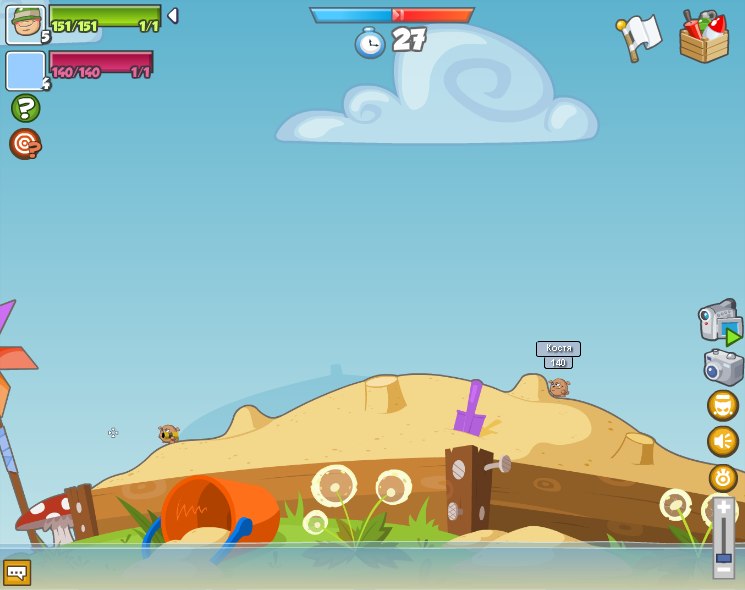Start video recording with the camcorder icon
The image size is (745, 590).
719,321
